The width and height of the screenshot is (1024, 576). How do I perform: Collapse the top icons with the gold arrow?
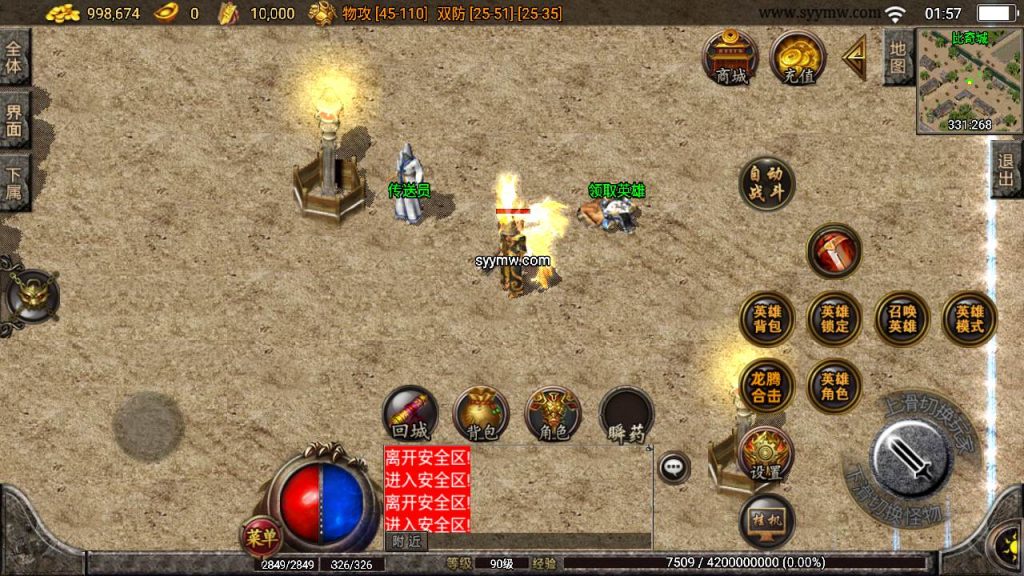(855, 58)
